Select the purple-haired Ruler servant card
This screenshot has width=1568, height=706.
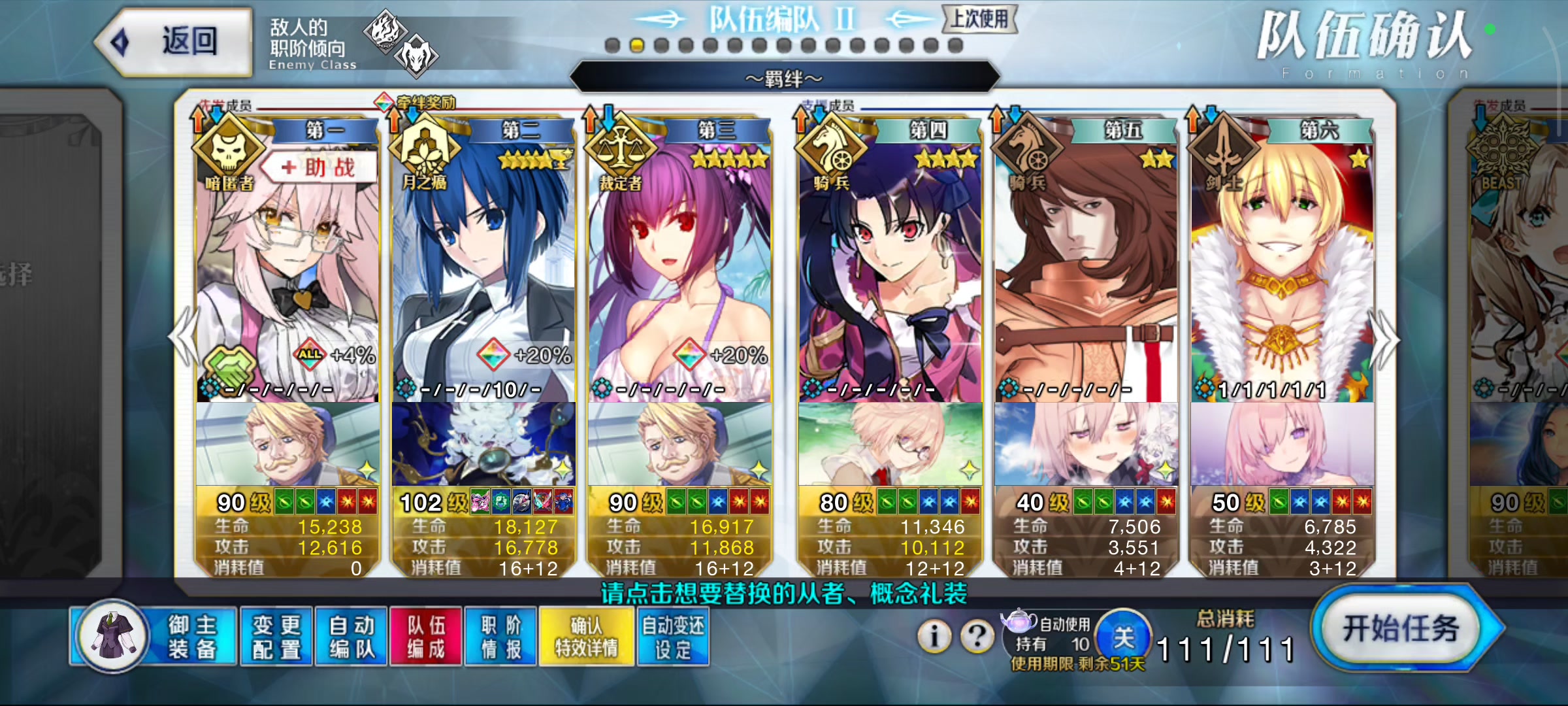click(679, 275)
